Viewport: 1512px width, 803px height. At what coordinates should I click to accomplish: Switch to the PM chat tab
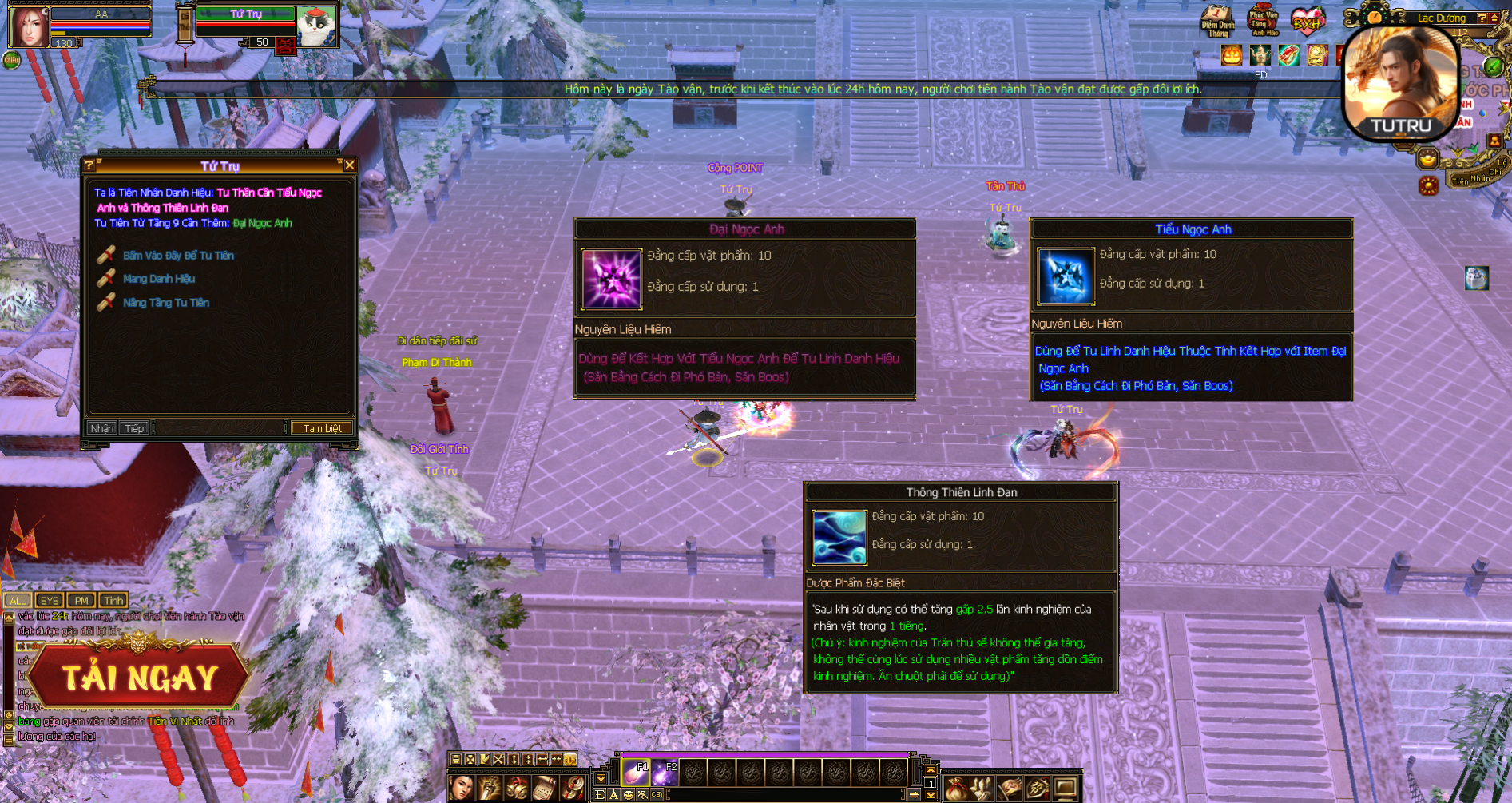click(81, 600)
